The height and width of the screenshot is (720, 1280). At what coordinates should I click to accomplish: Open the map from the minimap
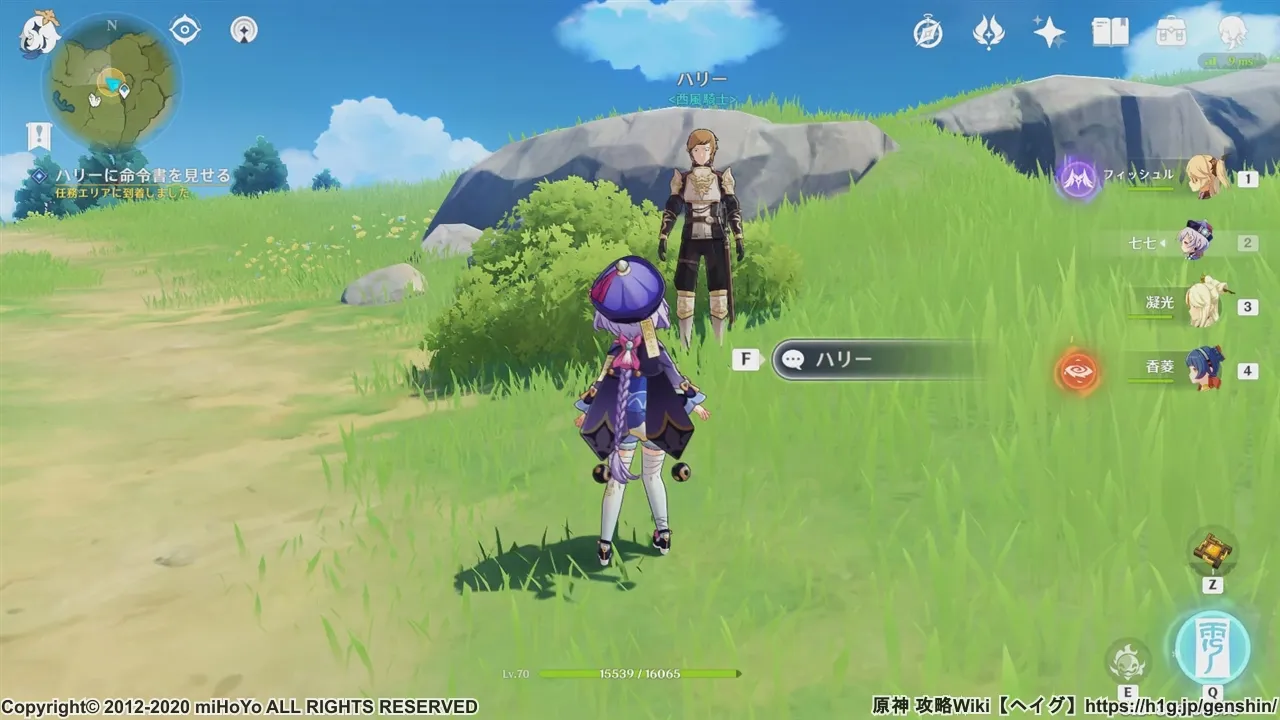coord(111,84)
